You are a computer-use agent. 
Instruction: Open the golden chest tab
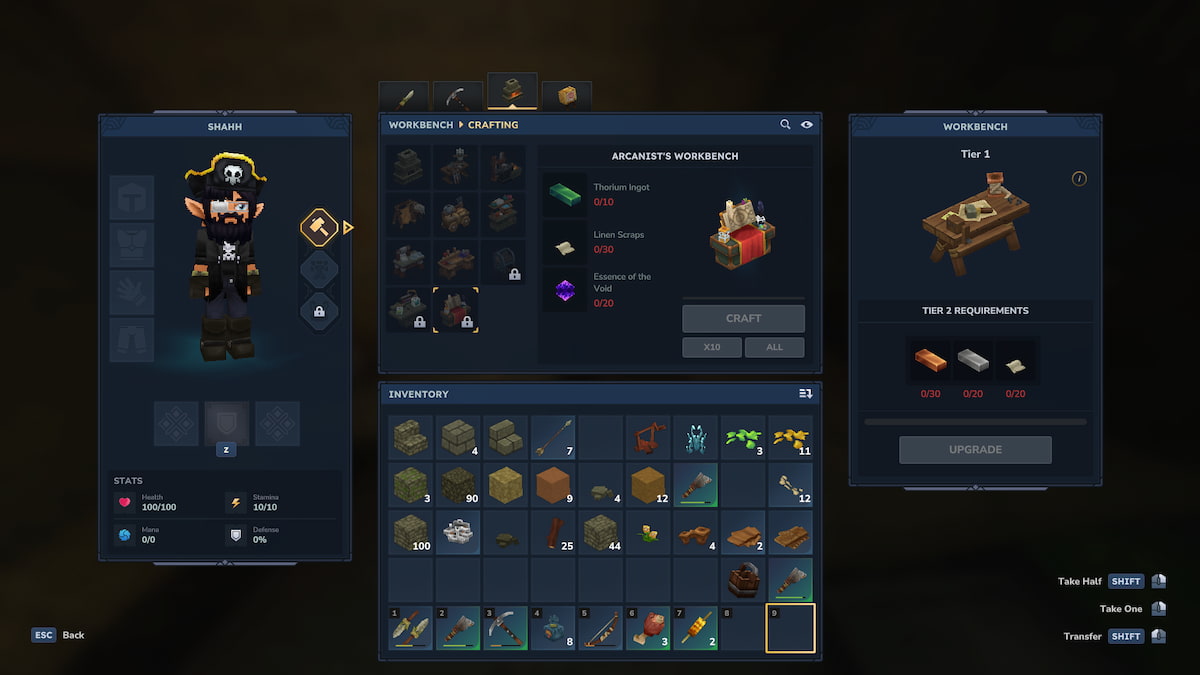coord(567,97)
